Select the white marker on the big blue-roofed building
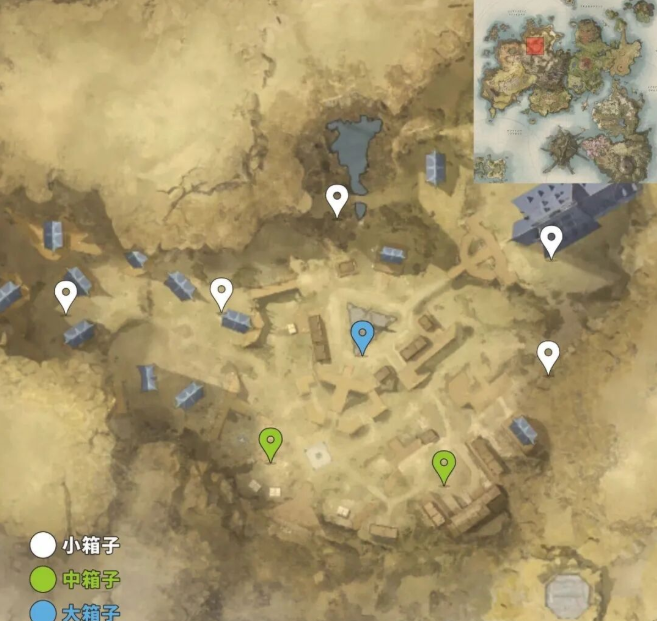 click(551, 240)
